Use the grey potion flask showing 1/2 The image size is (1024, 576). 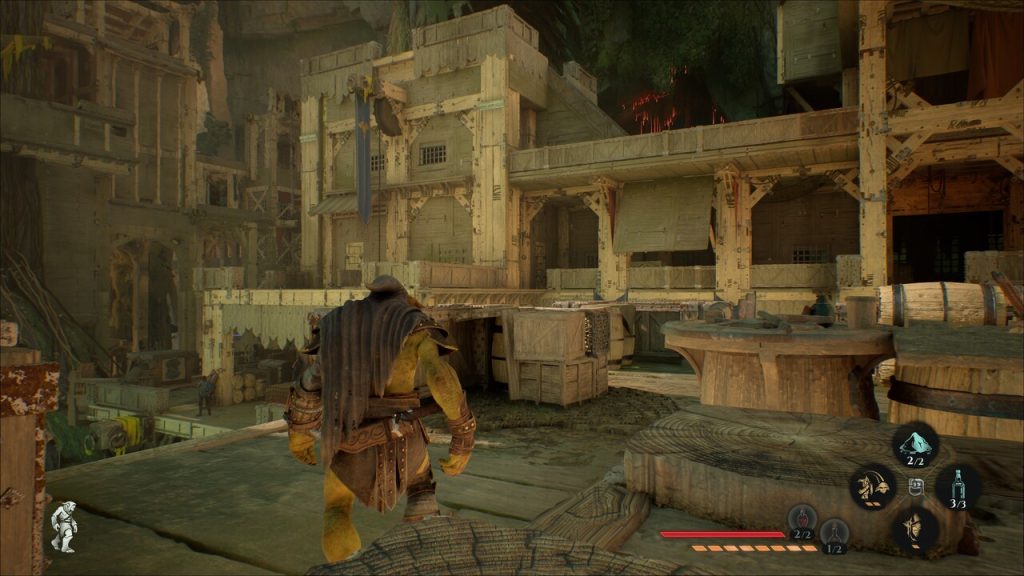(x=833, y=533)
